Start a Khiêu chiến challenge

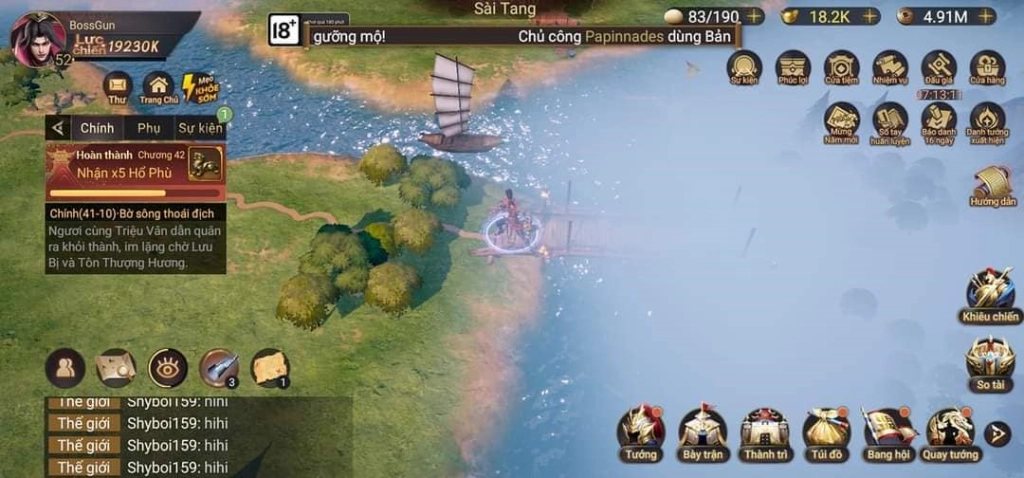pyautogui.click(x=990, y=294)
